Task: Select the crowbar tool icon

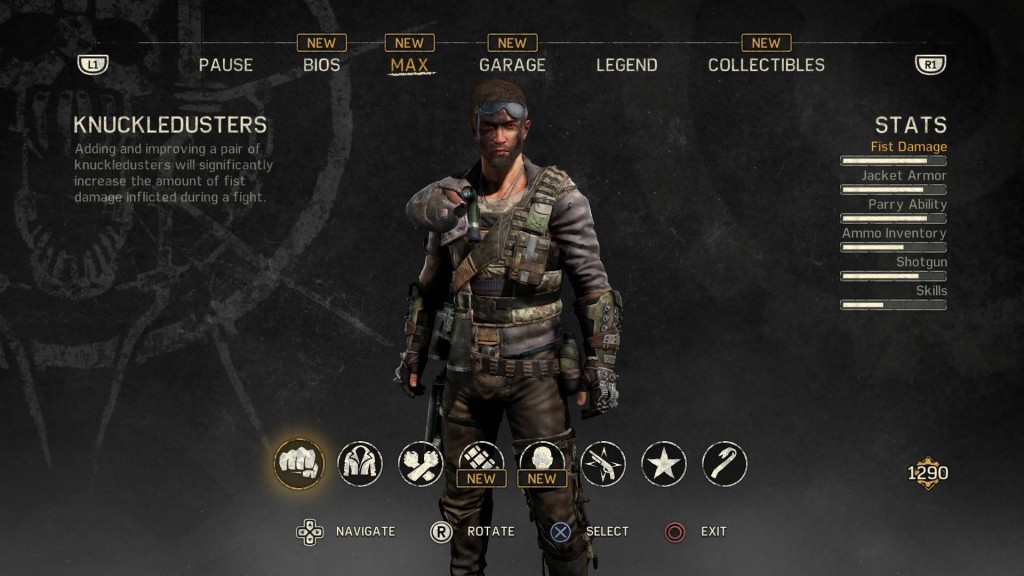Action: click(725, 464)
